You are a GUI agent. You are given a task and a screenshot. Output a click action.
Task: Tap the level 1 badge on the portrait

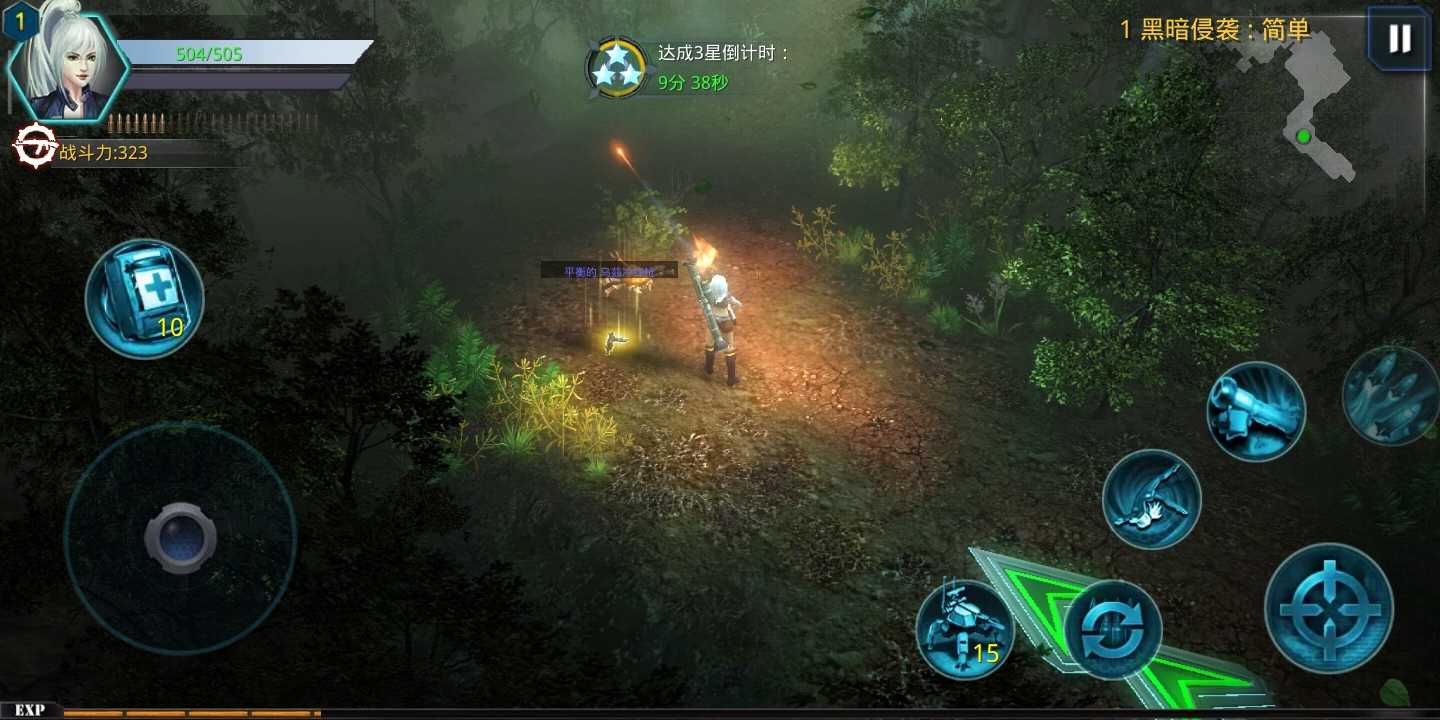click(20, 19)
